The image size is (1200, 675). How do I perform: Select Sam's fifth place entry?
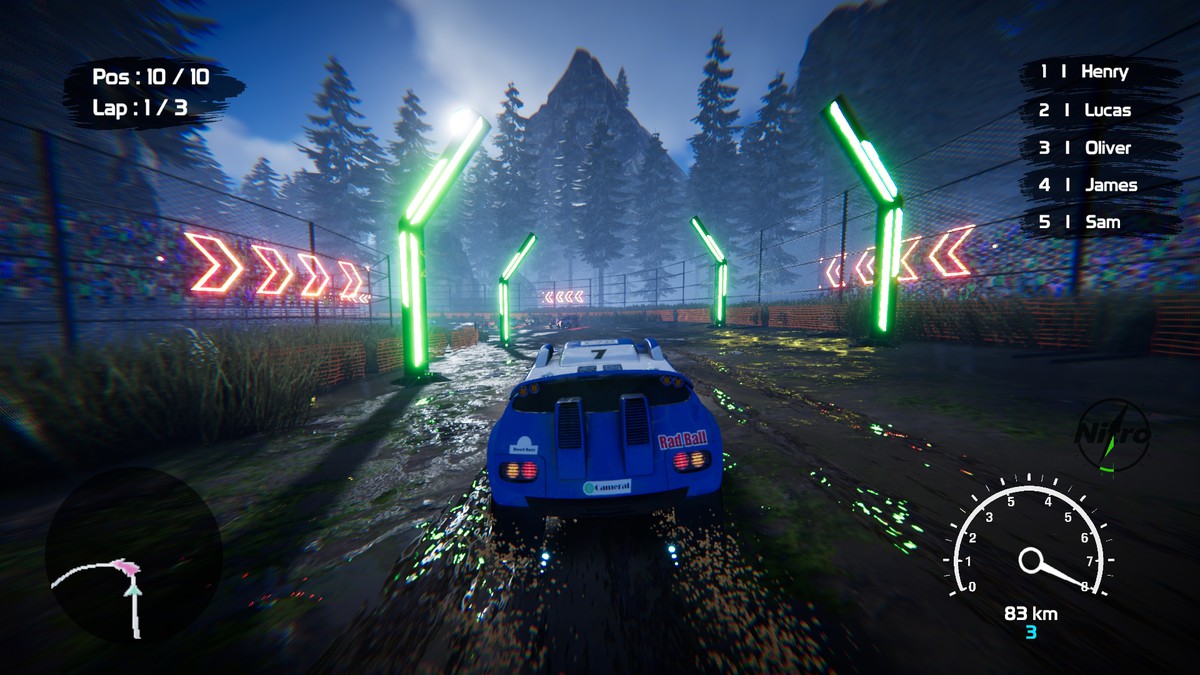pyautogui.click(x=1097, y=222)
